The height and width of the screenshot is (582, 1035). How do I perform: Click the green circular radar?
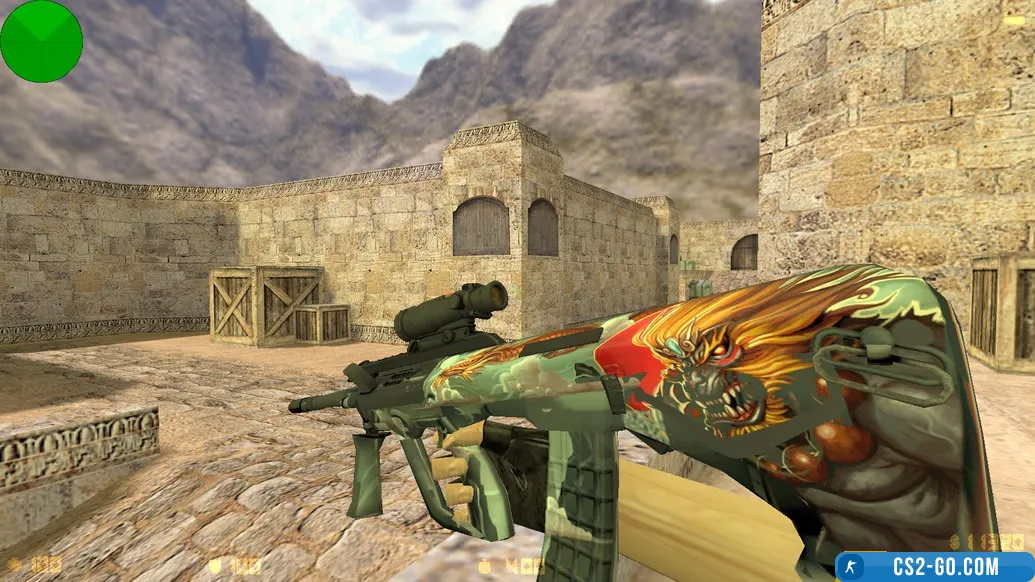click(41, 41)
